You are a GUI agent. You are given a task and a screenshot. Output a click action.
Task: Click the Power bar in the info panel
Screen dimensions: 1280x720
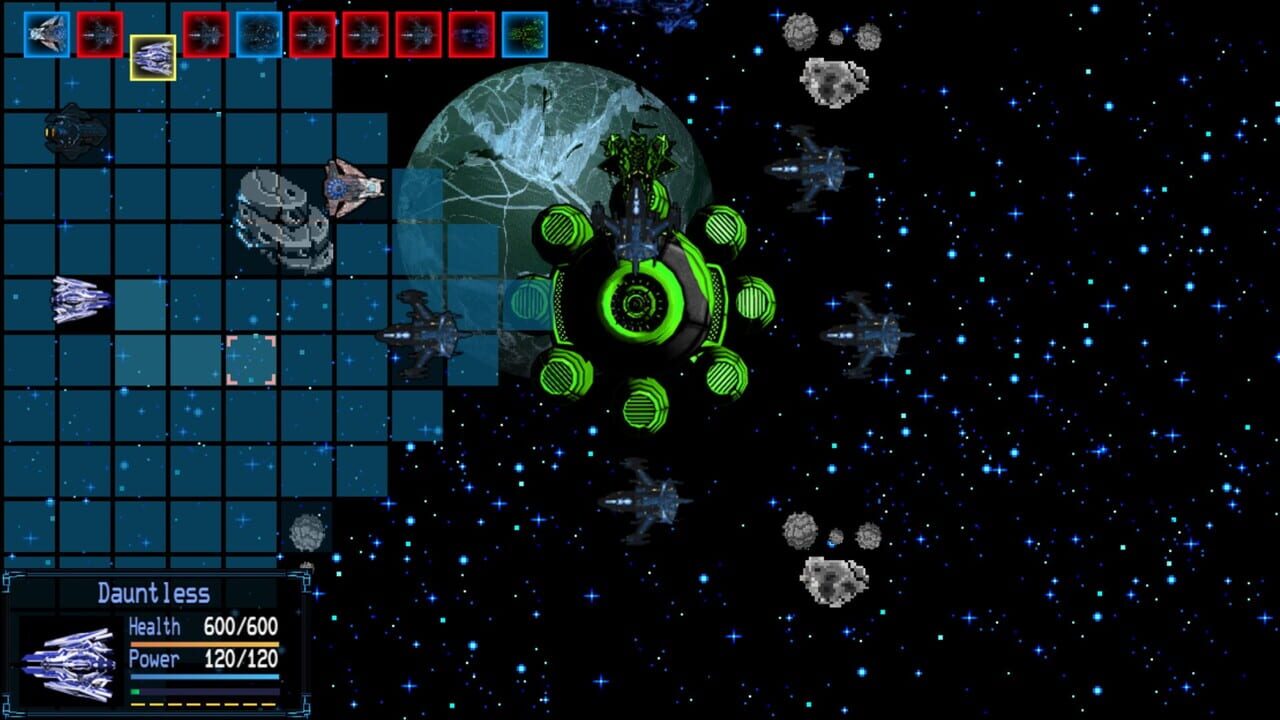(x=205, y=676)
